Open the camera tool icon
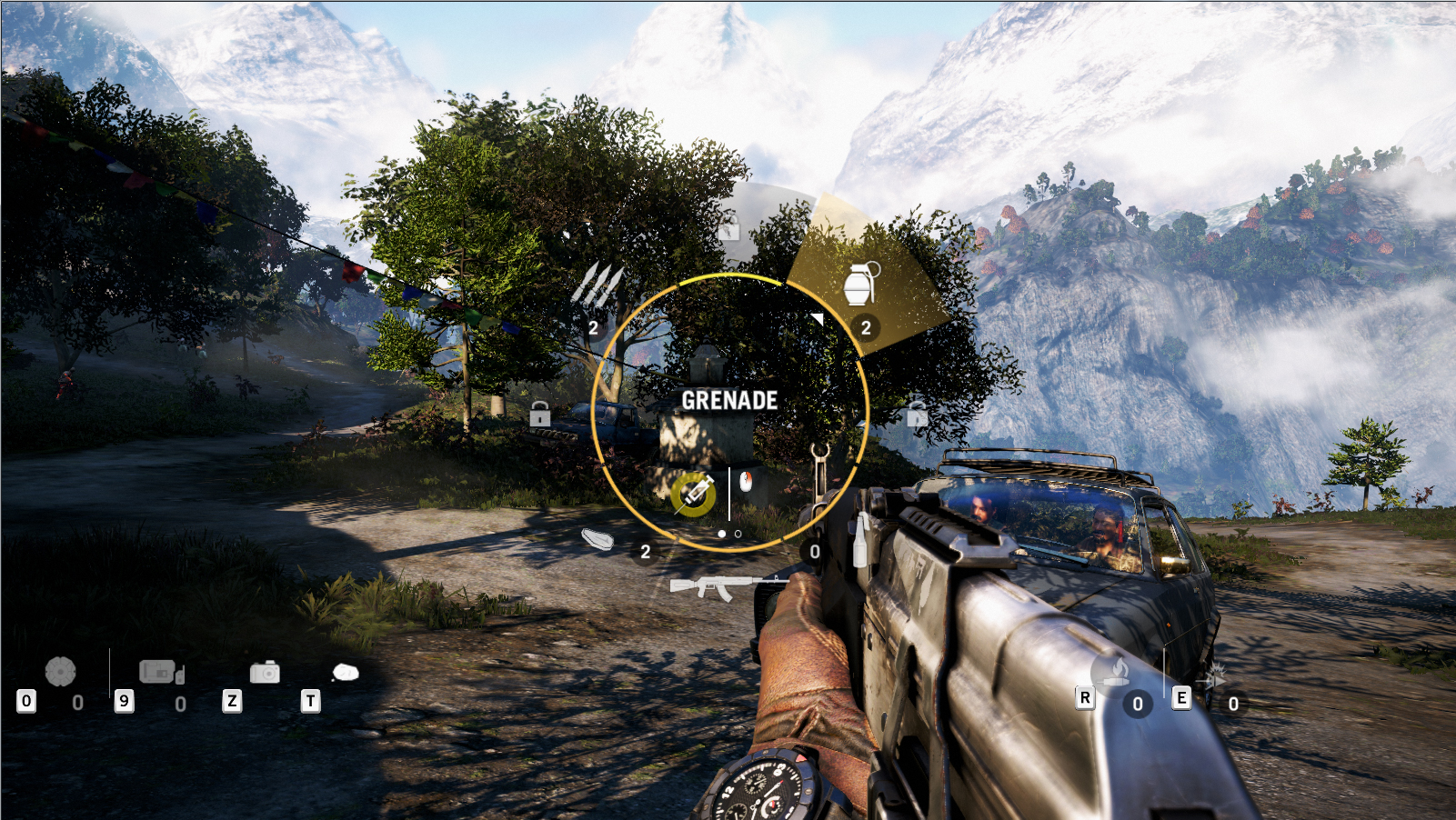Viewport: 1456px width, 820px height. tap(265, 672)
